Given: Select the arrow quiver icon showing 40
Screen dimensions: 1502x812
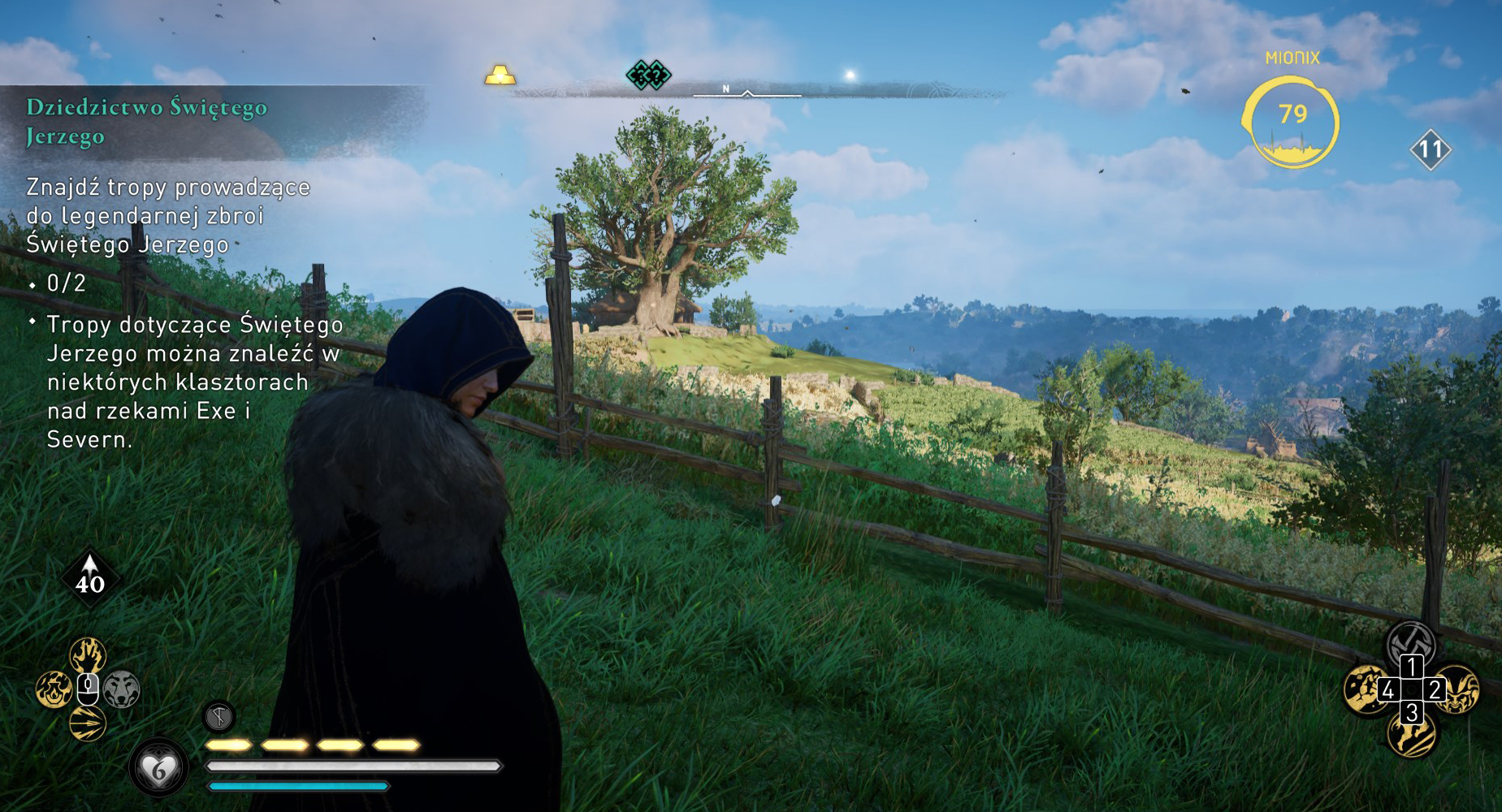Looking at the screenshot, I should [90, 578].
